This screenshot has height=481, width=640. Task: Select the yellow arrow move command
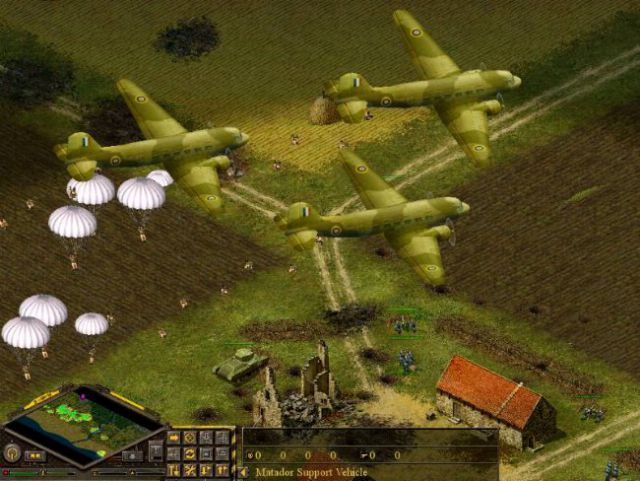pos(174,438)
